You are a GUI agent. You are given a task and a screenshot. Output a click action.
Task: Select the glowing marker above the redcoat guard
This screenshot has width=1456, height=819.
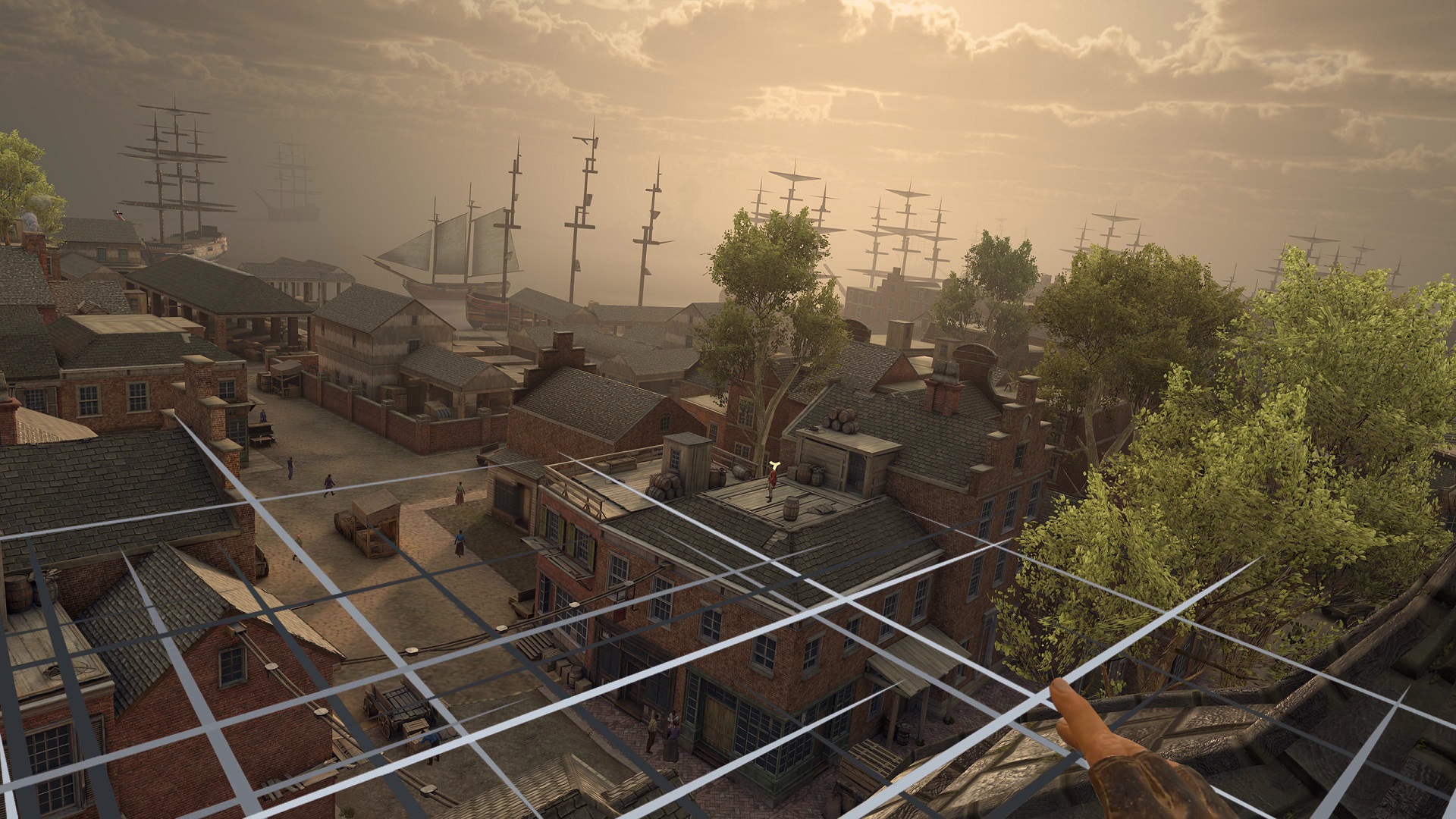click(x=774, y=466)
